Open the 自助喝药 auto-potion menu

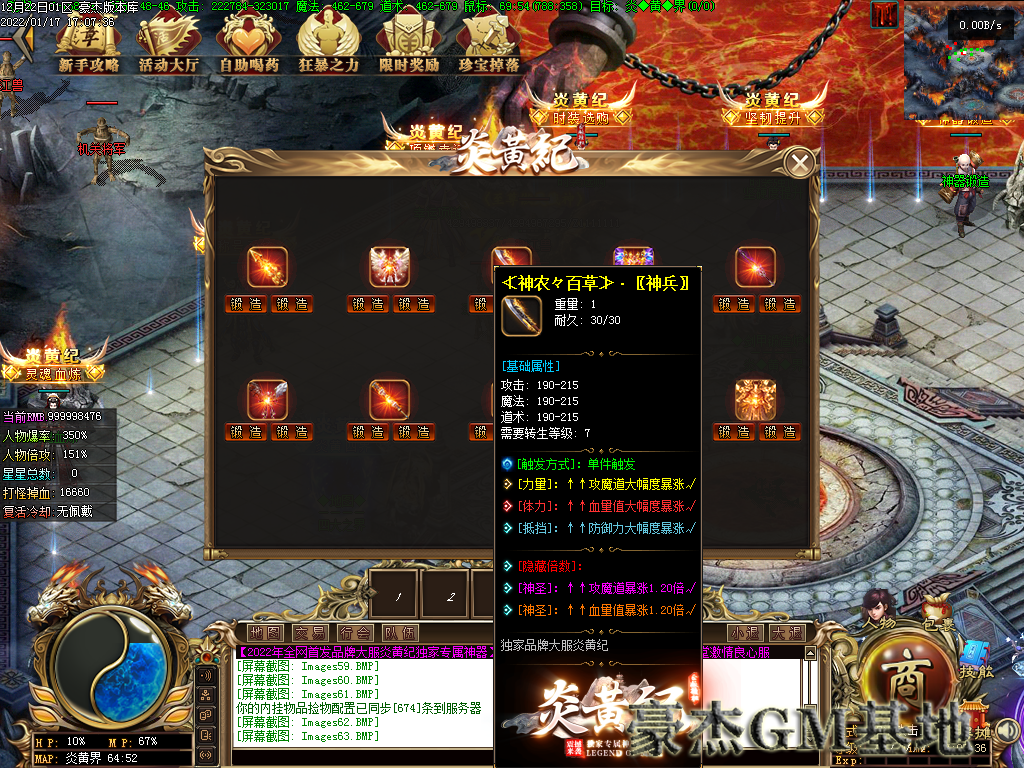(249, 46)
